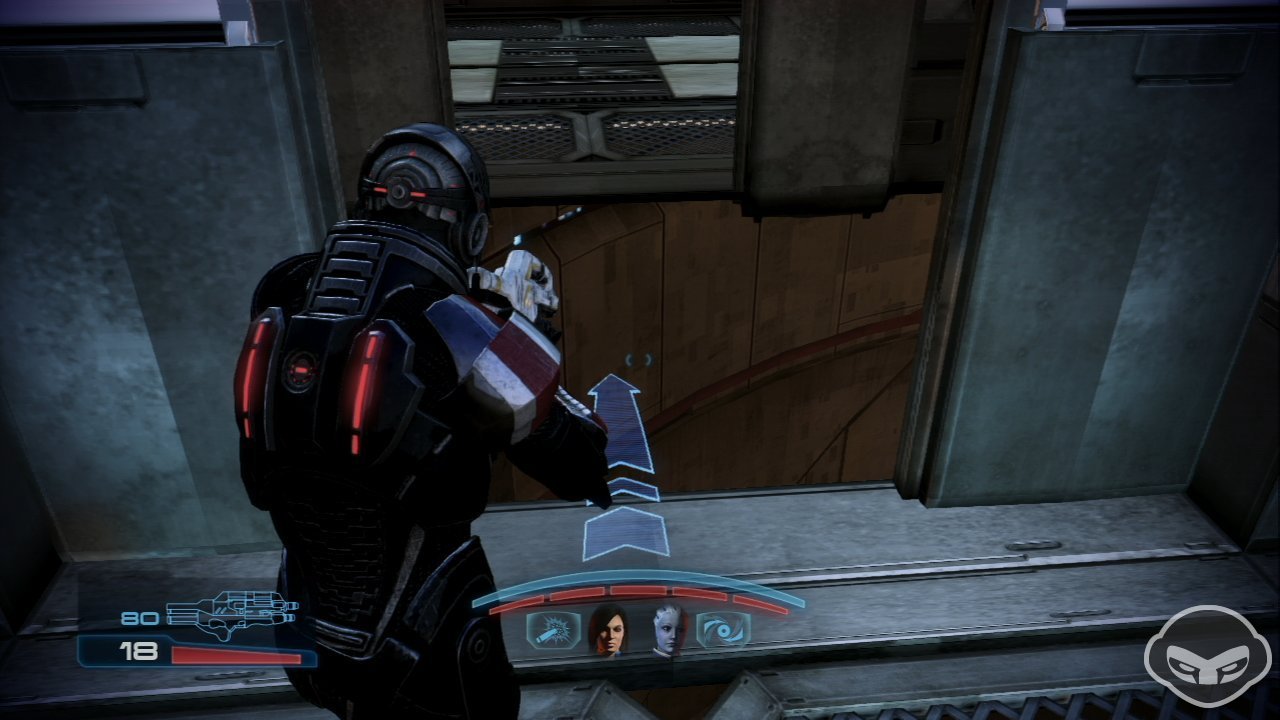Activate the swirling Singularity power icon

tap(724, 630)
